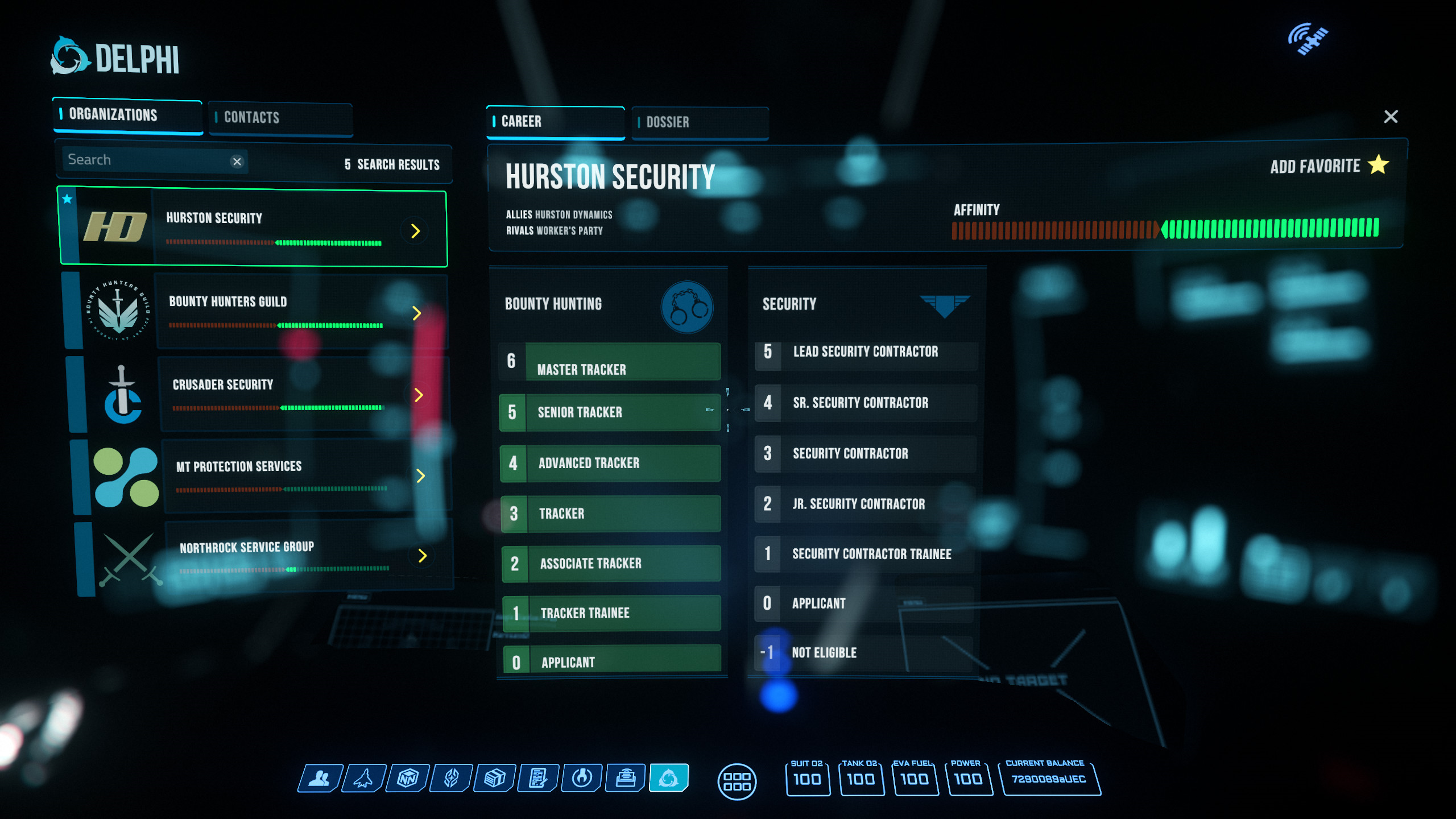
Task: Select Hurston Security in the organization list
Action: 253,227
